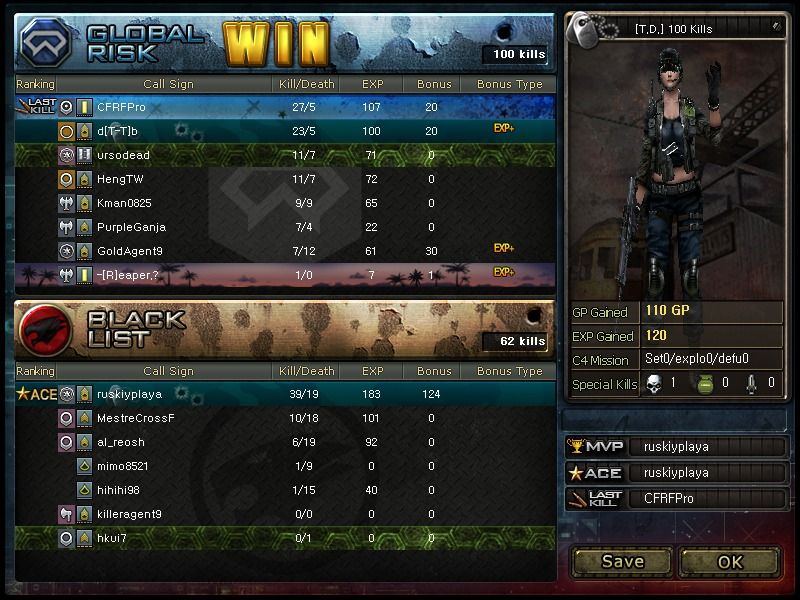Select the mimo8521 player row
The image size is (800, 600).
tap(285, 466)
